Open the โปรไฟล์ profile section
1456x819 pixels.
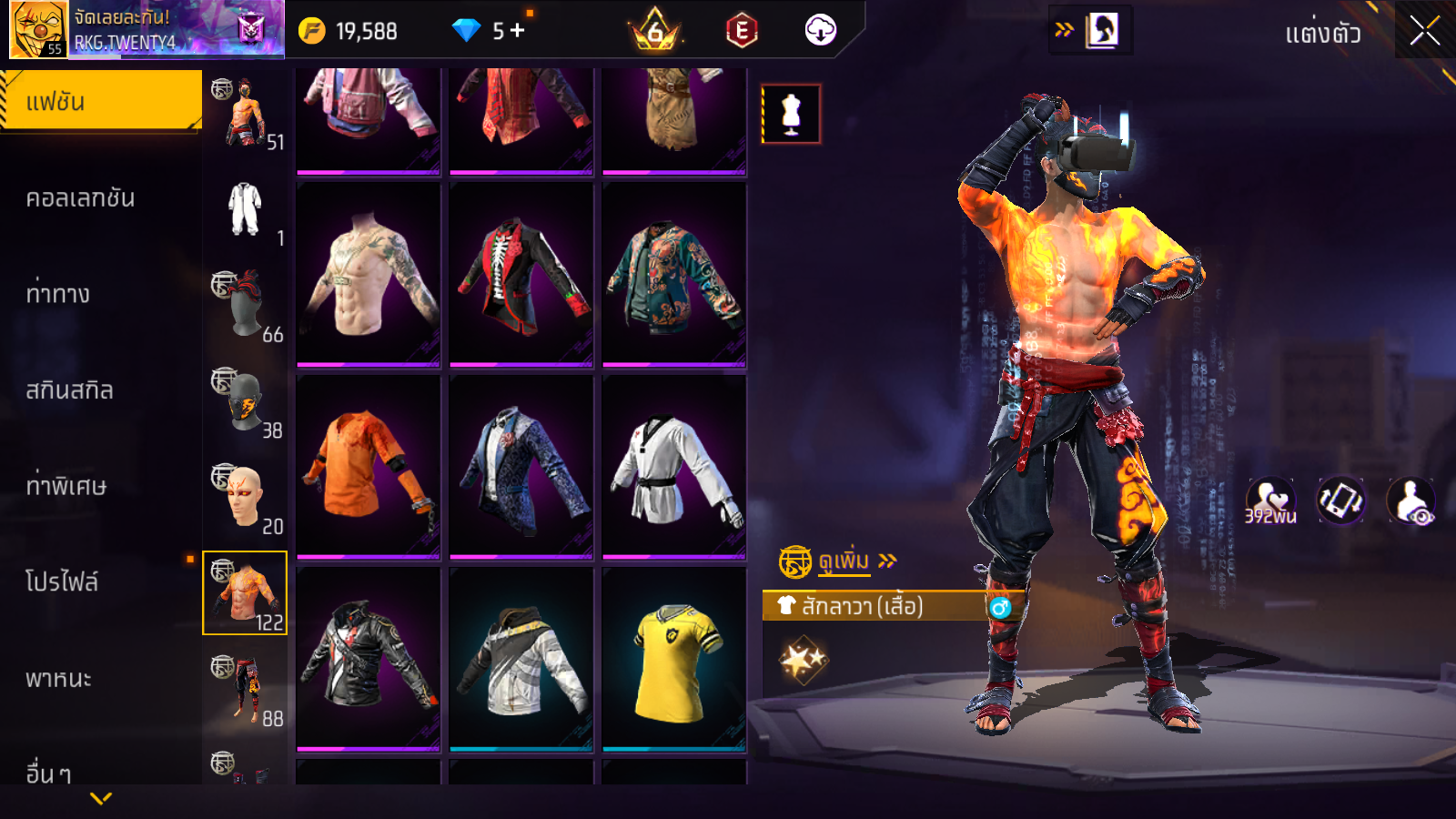(62, 582)
